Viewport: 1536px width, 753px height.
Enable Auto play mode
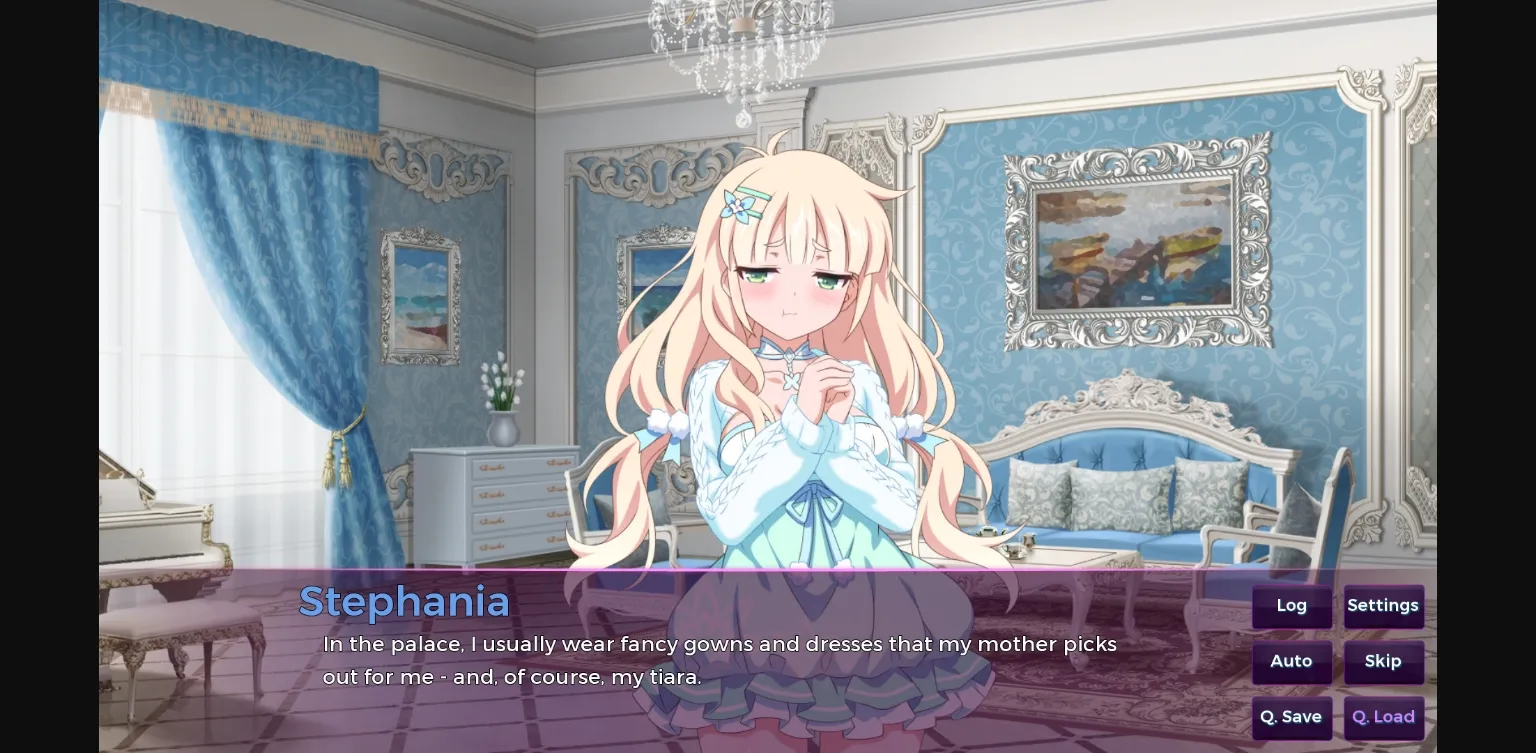point(1291,661)
